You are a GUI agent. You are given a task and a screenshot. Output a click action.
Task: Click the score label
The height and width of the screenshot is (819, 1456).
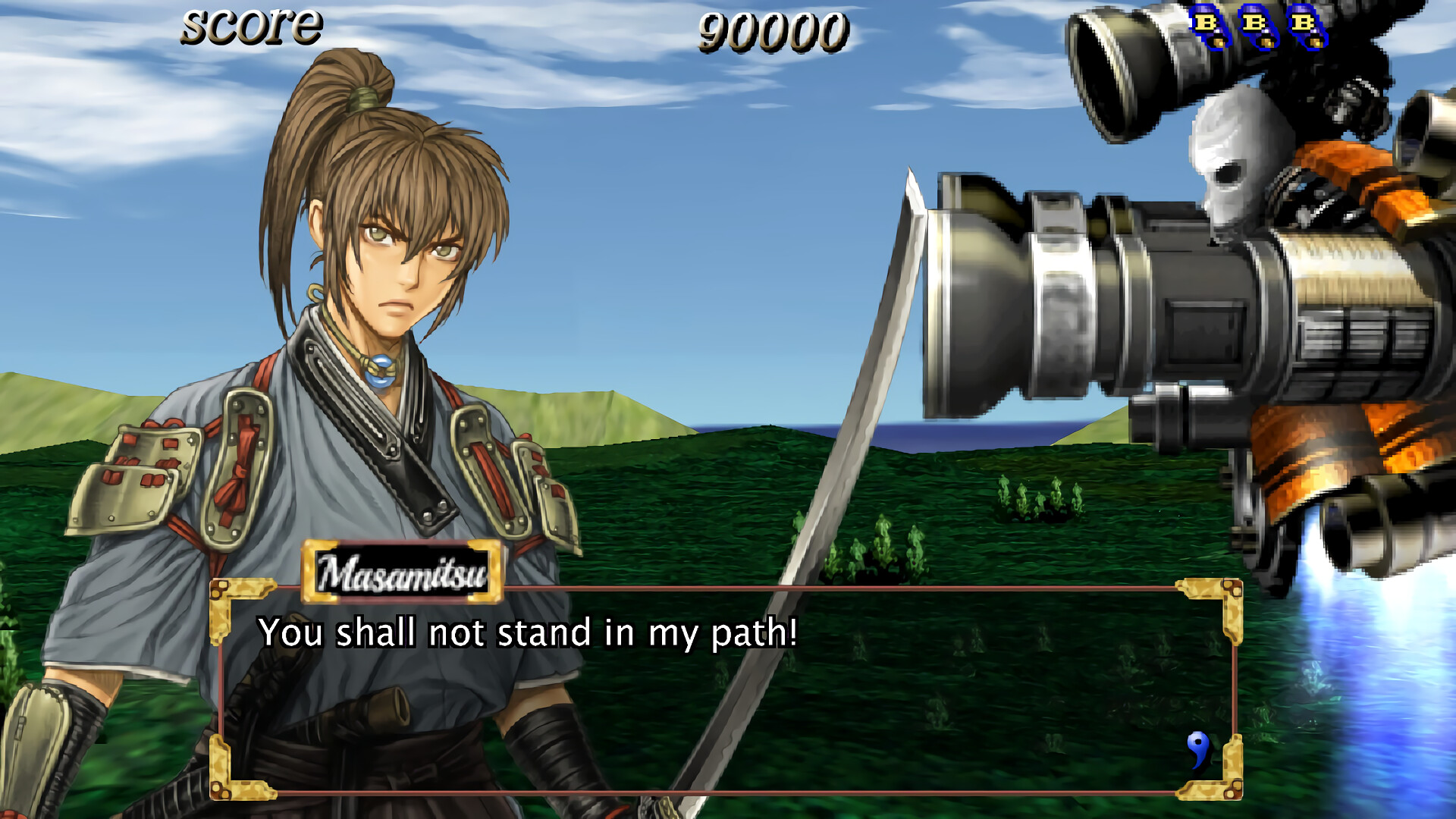(x=250, y=27)
